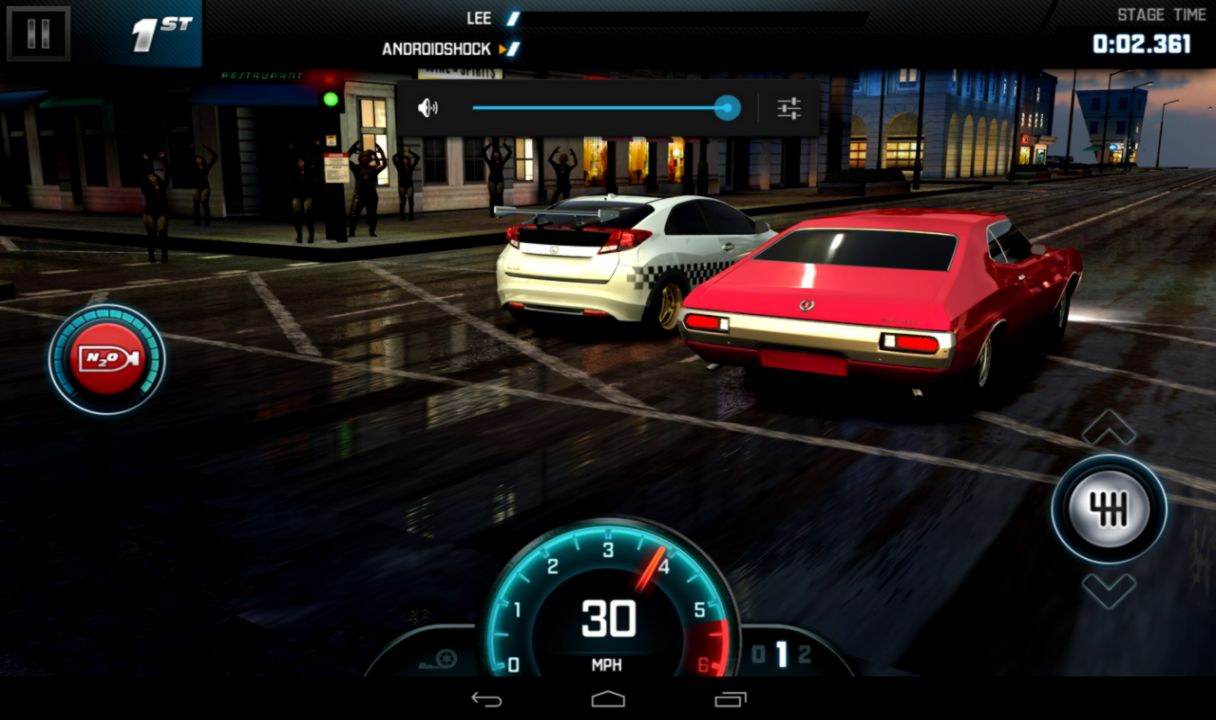Viewport: 1216px width, 720px height.
Task: Go back with Android back button
Action: 487,698
